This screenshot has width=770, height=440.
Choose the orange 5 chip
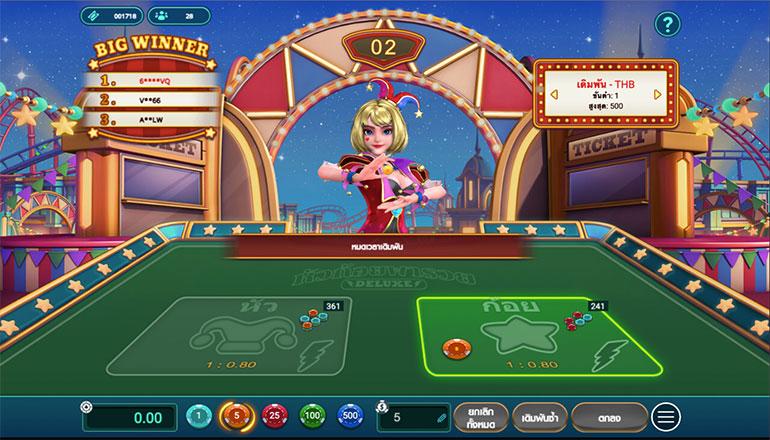pyautogui.click(x=236, y=416)
